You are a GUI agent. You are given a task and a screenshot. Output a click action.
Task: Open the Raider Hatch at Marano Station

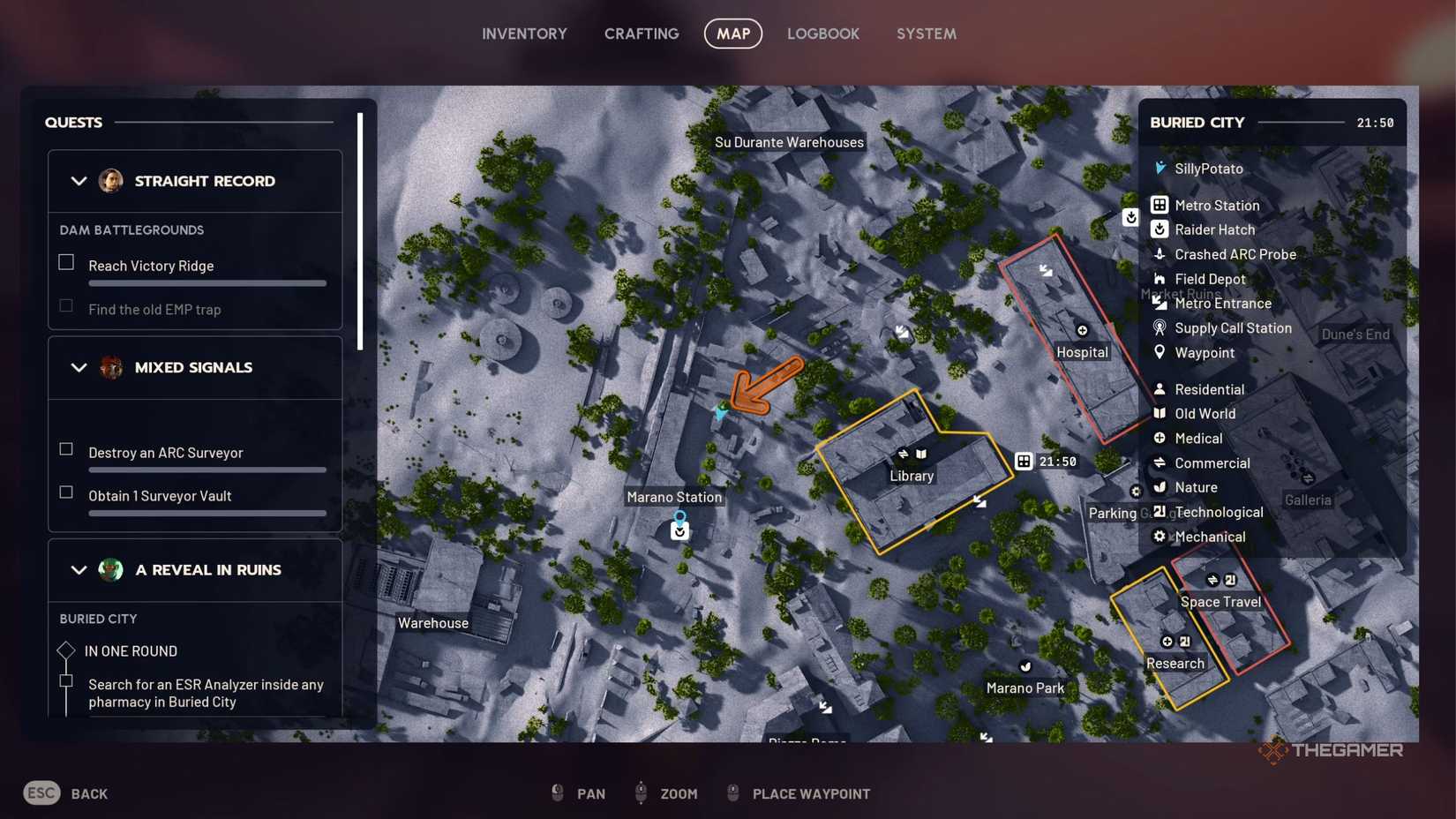(679, 530)
